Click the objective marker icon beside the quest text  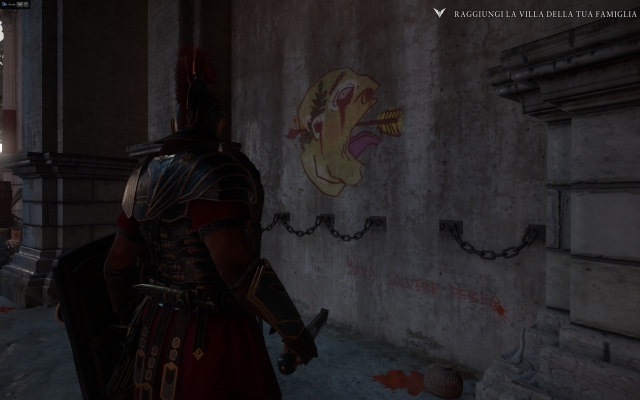(439, 14)
